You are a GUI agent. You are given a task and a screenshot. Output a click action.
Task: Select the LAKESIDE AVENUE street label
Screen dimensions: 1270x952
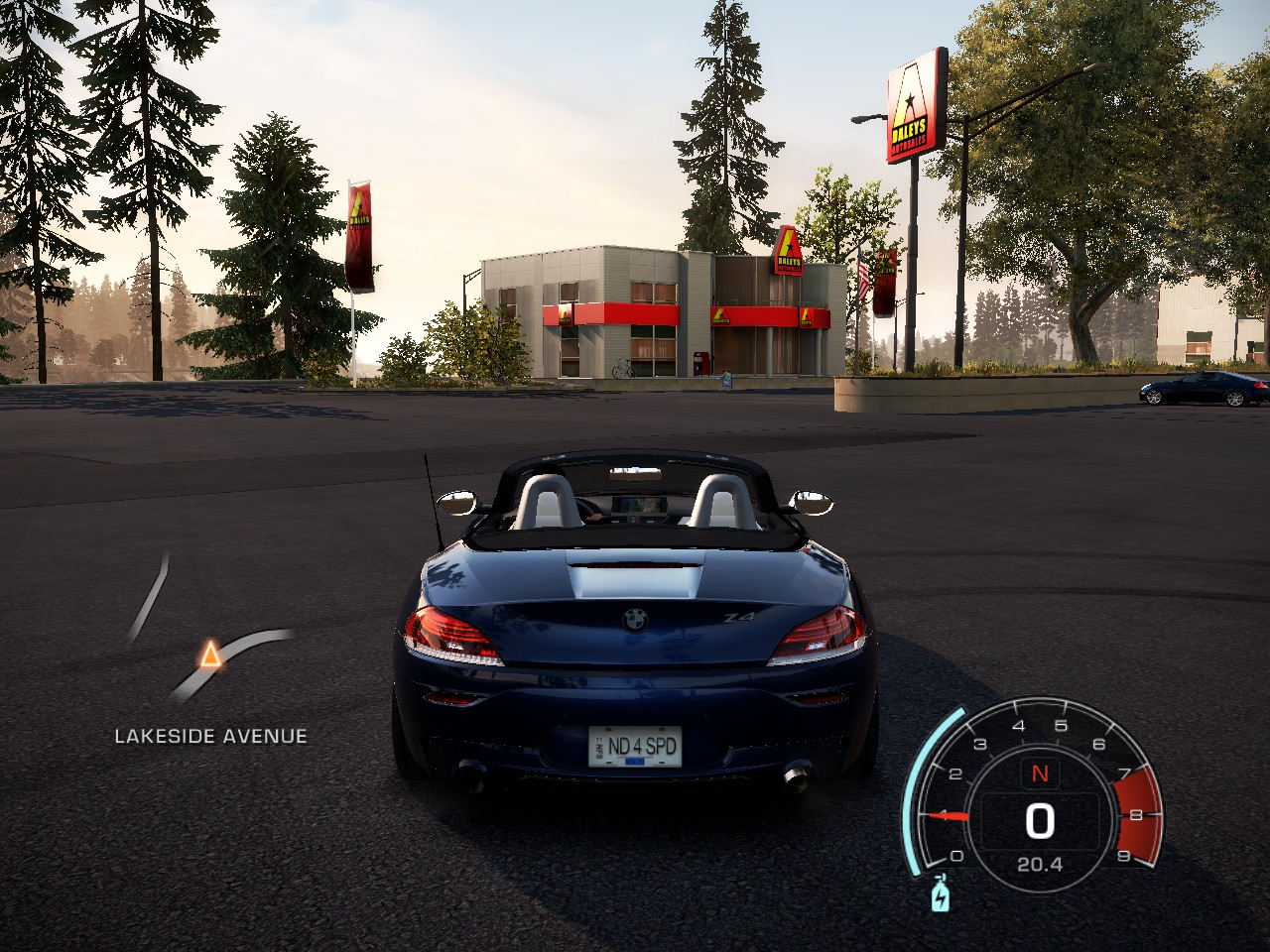click(x=210, y=736)
